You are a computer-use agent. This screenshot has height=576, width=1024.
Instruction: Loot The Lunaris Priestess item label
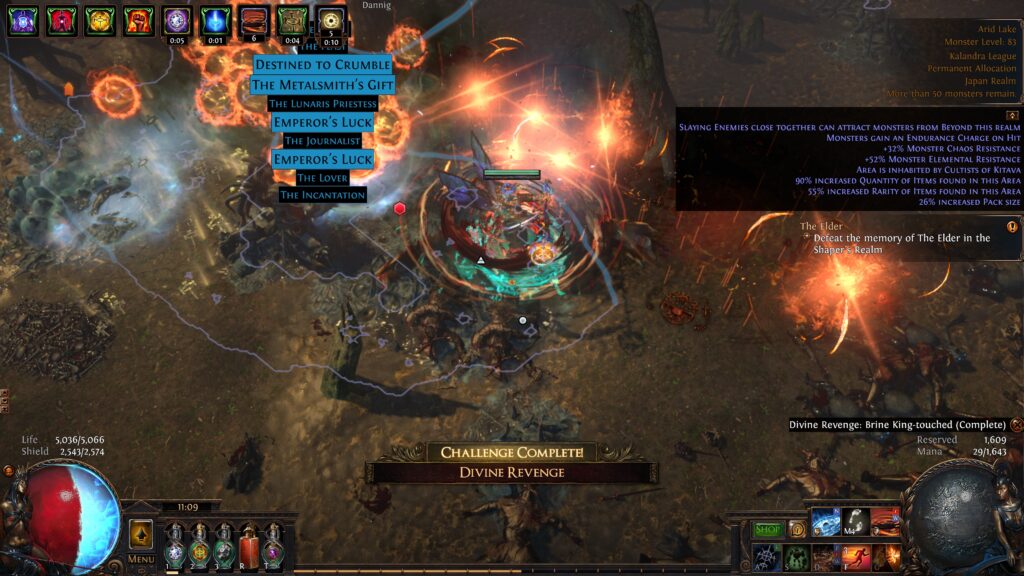pos(322,103)
